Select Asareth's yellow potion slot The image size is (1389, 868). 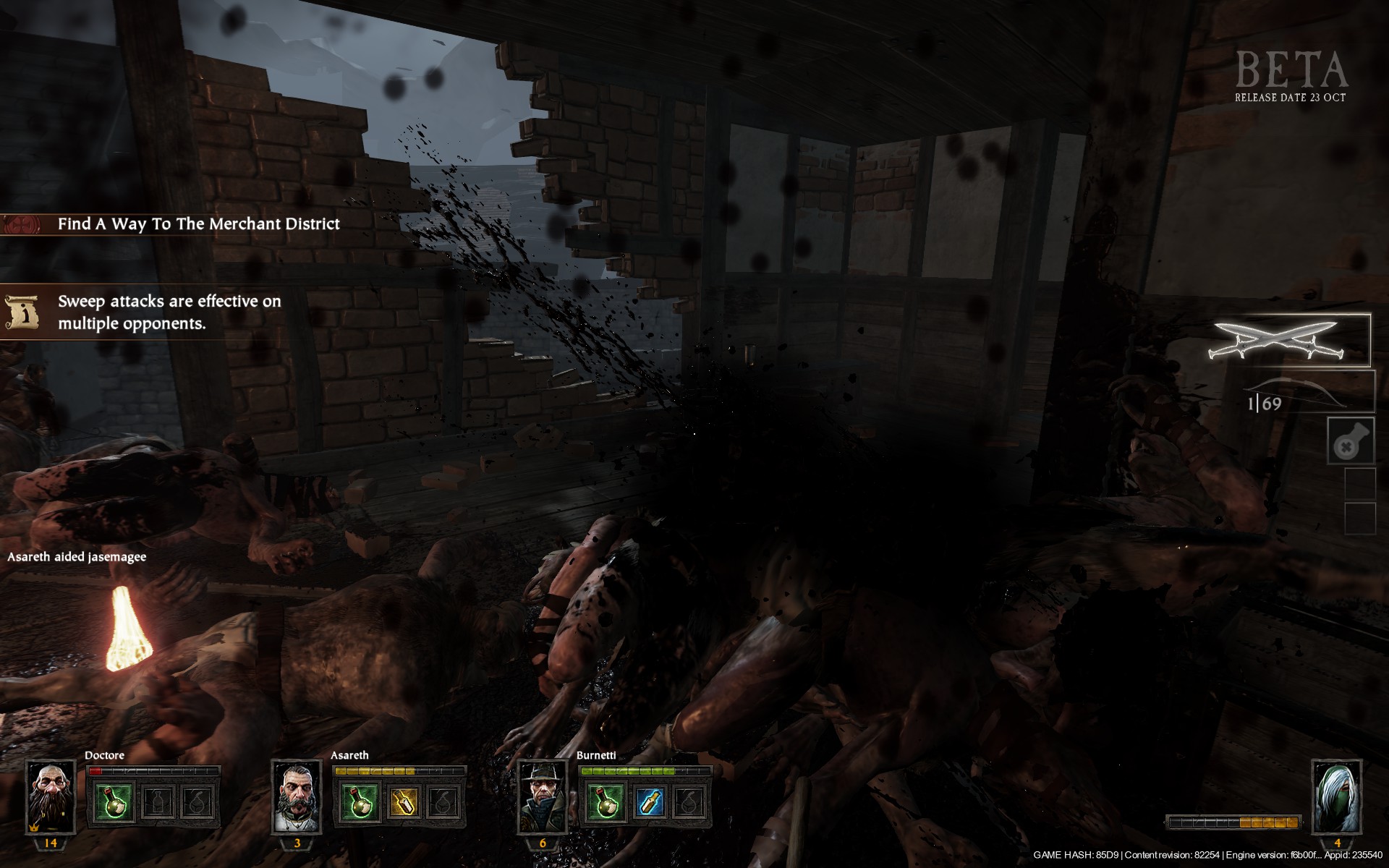[x=403, y=801]
